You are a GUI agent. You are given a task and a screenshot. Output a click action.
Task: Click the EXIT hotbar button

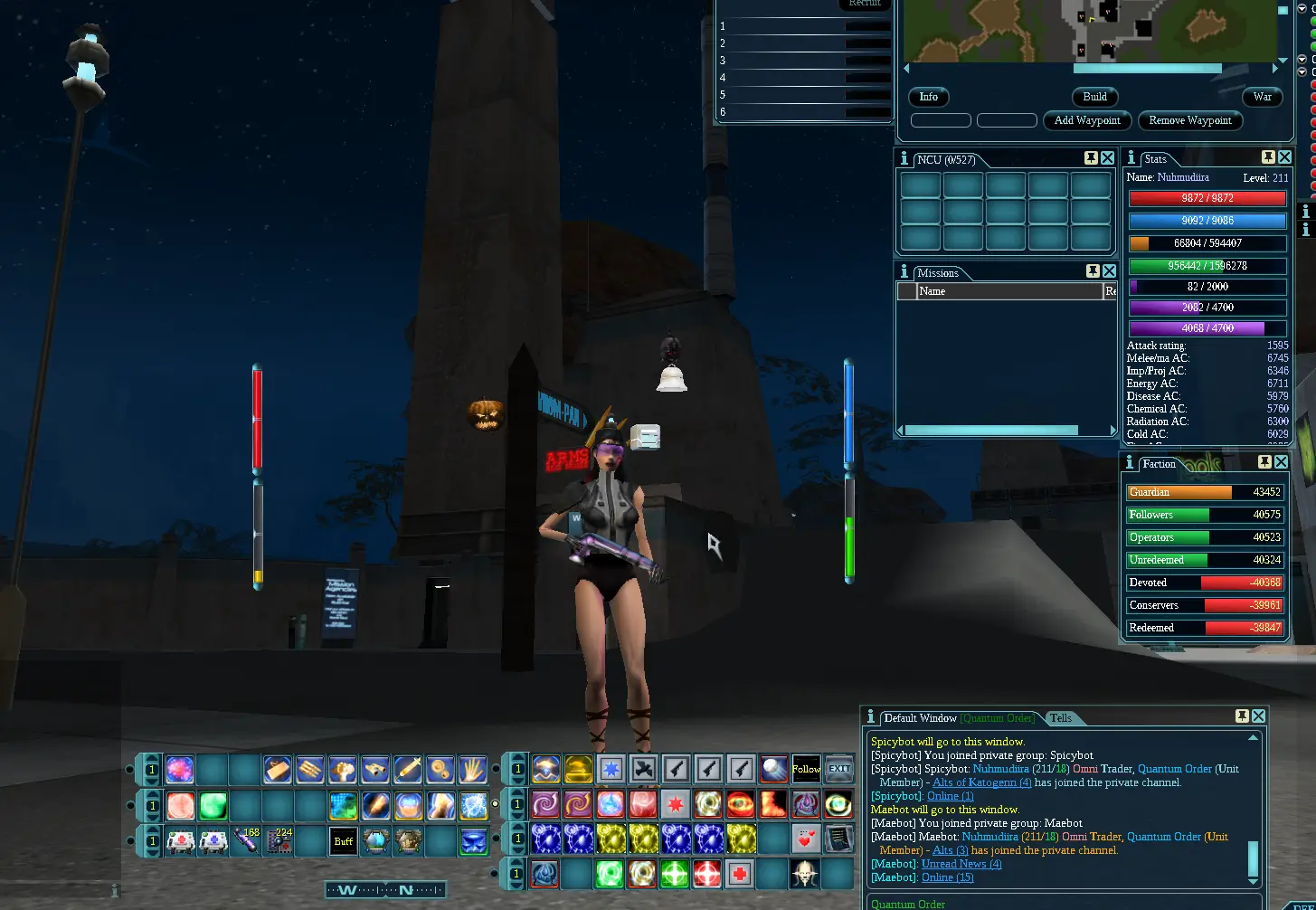point(839,770)
